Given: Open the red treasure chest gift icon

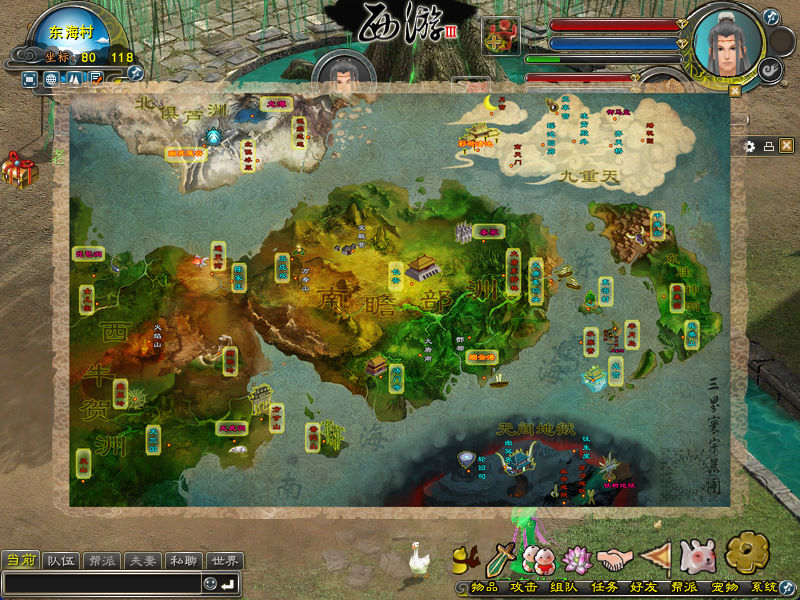Looking at the screenshot, I should pos(17,168).
